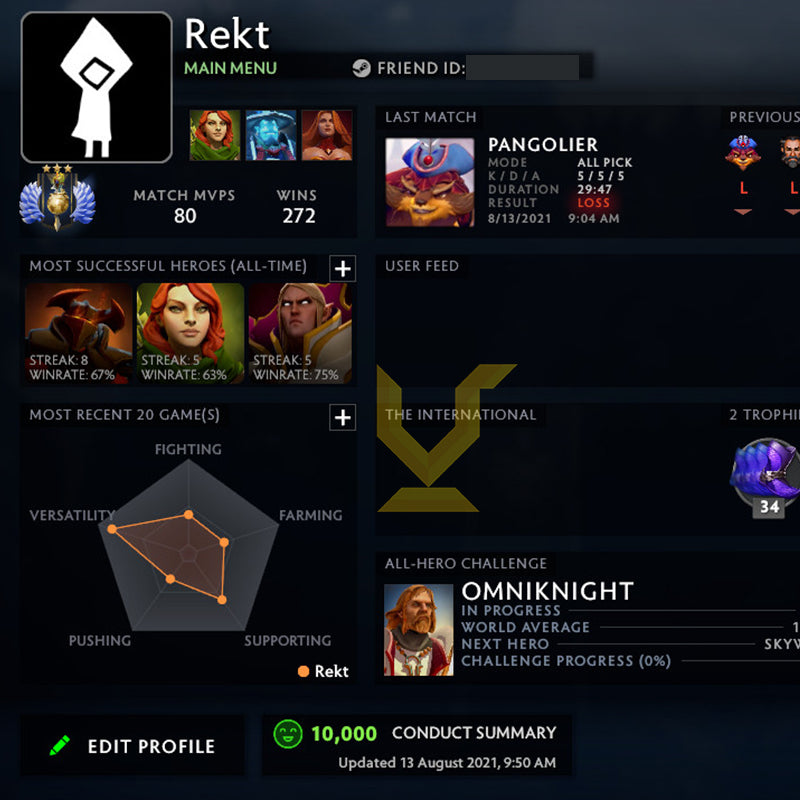The image size is (800, 800).
Task: Select the Lina featured hero icon
Action: (327, 135)
